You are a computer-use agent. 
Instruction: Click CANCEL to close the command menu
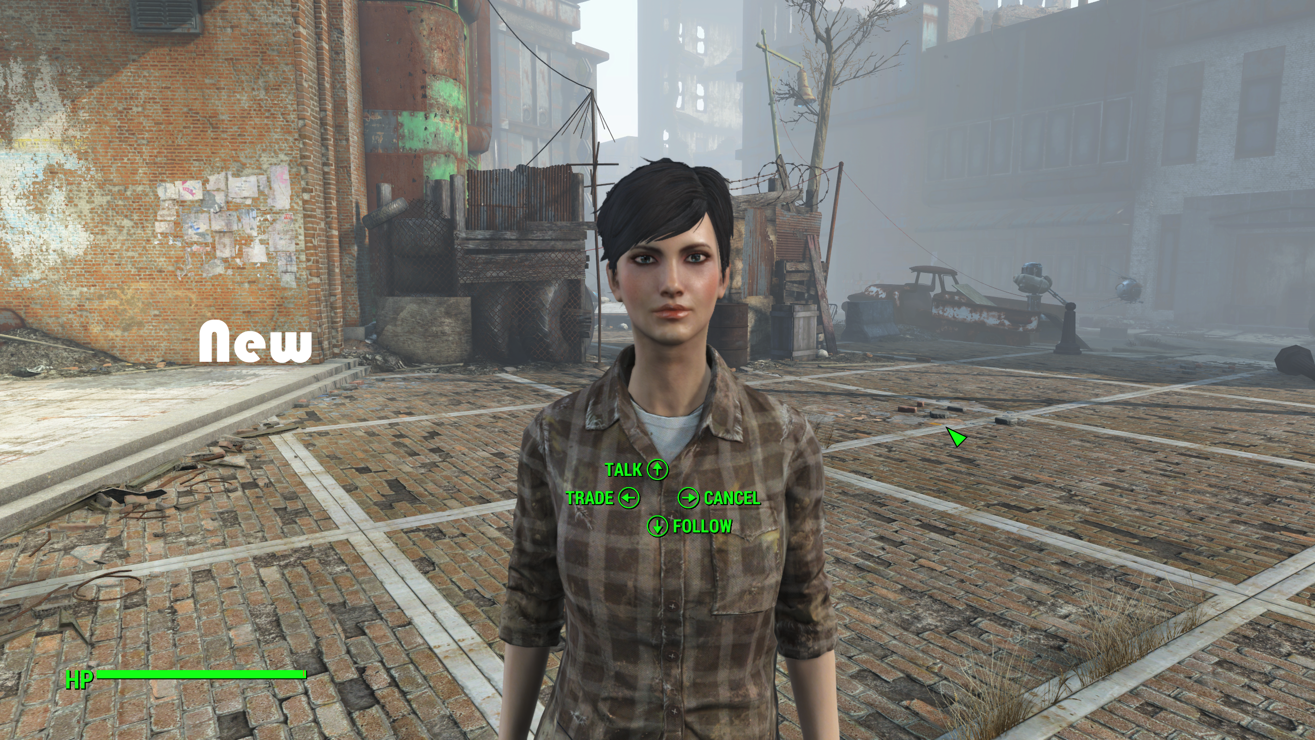[719, 498]
